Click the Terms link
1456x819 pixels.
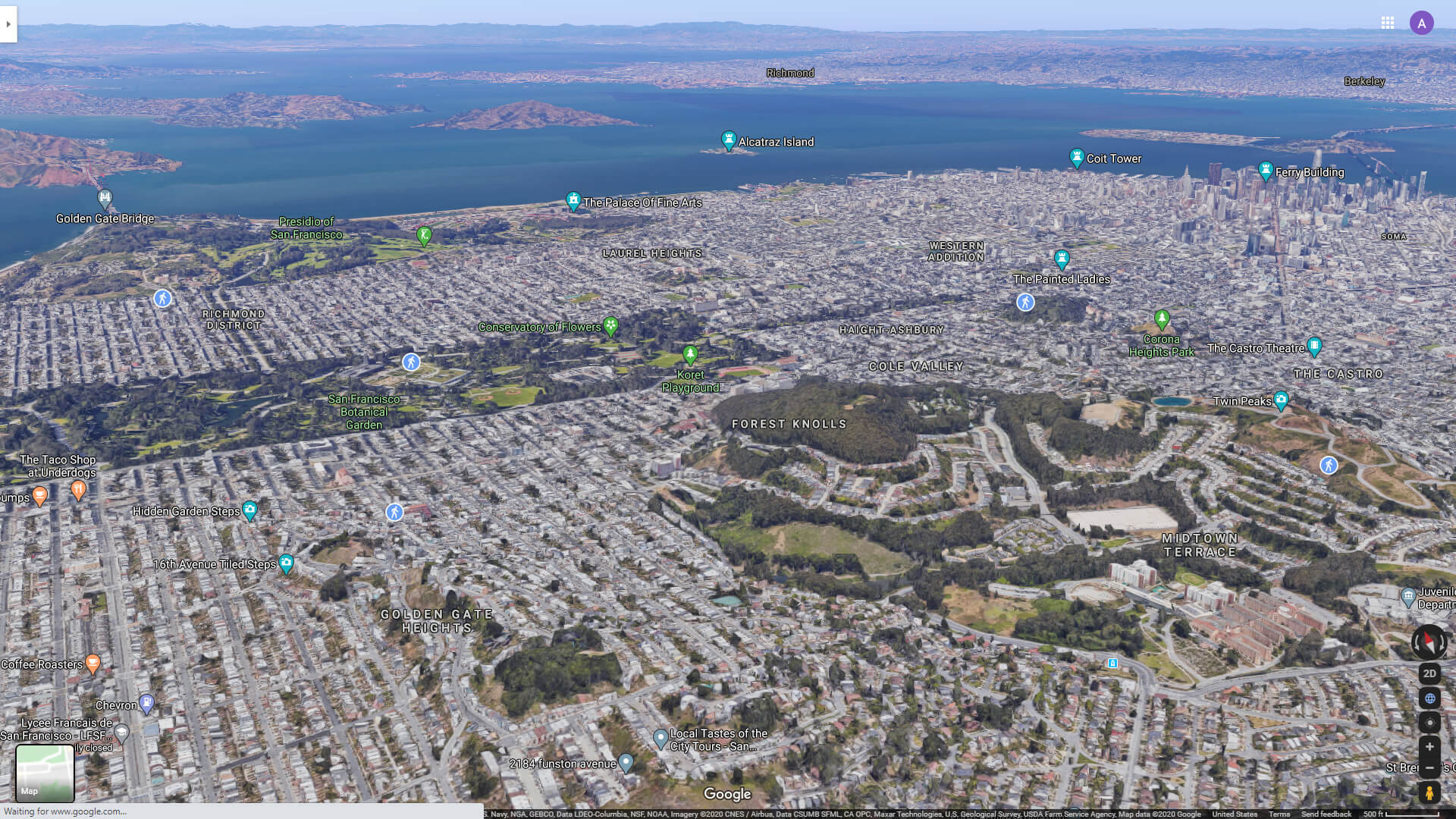1280,813
